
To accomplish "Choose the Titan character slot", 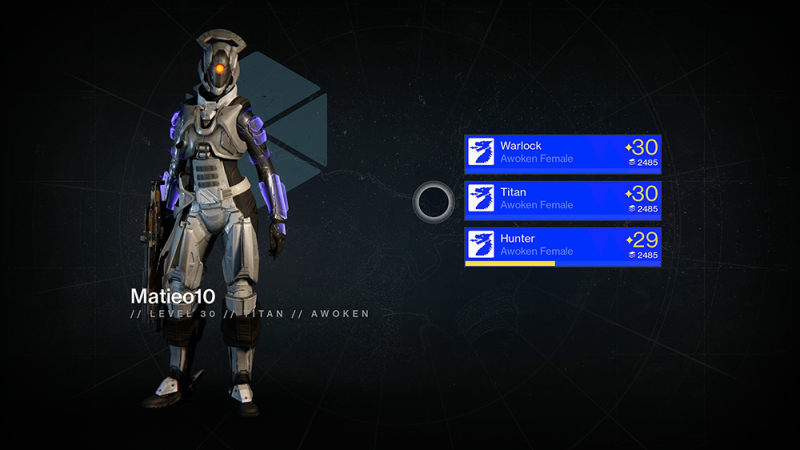I will click(562, 199).
